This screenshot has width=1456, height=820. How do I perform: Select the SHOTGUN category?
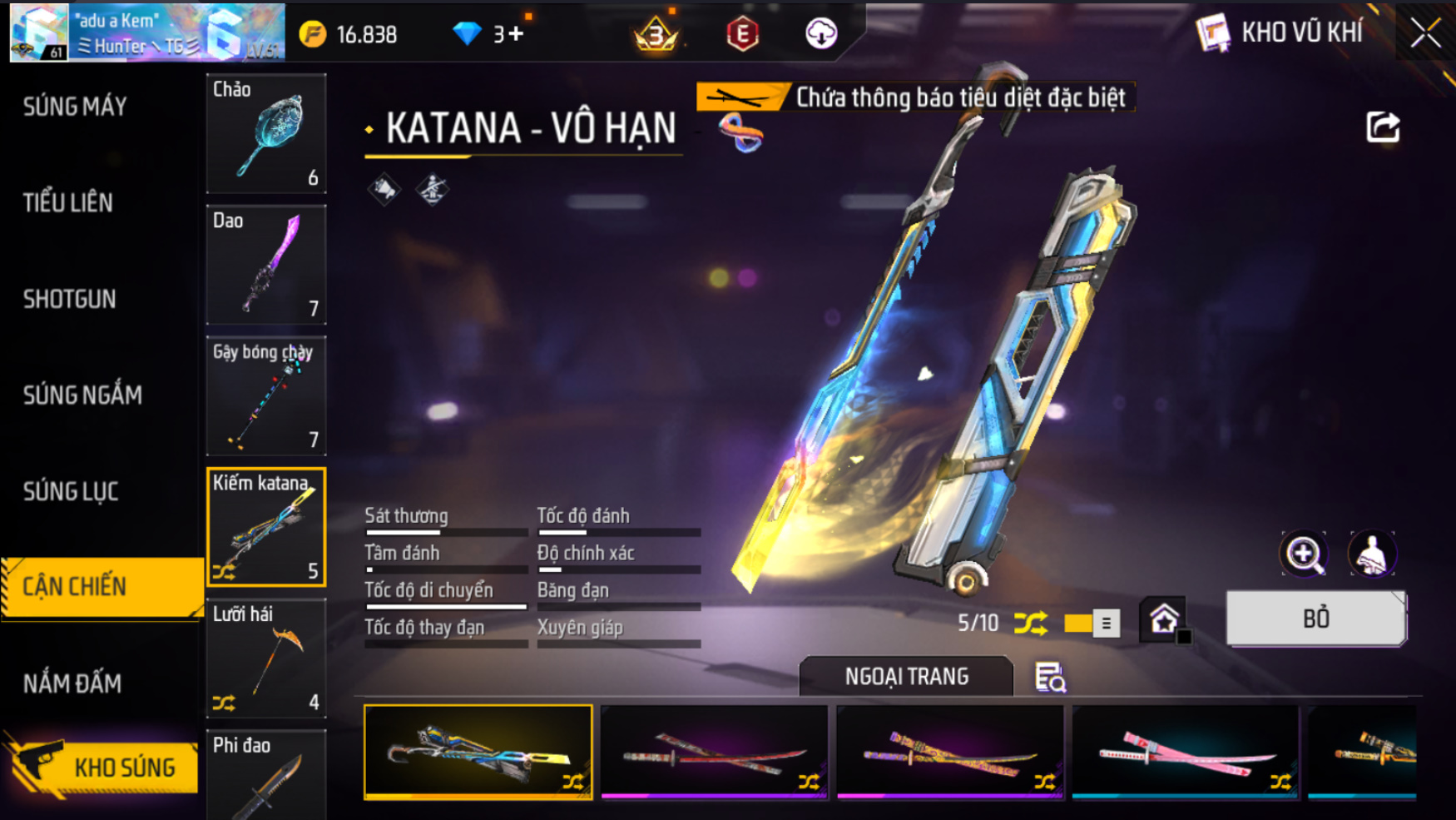70,299
